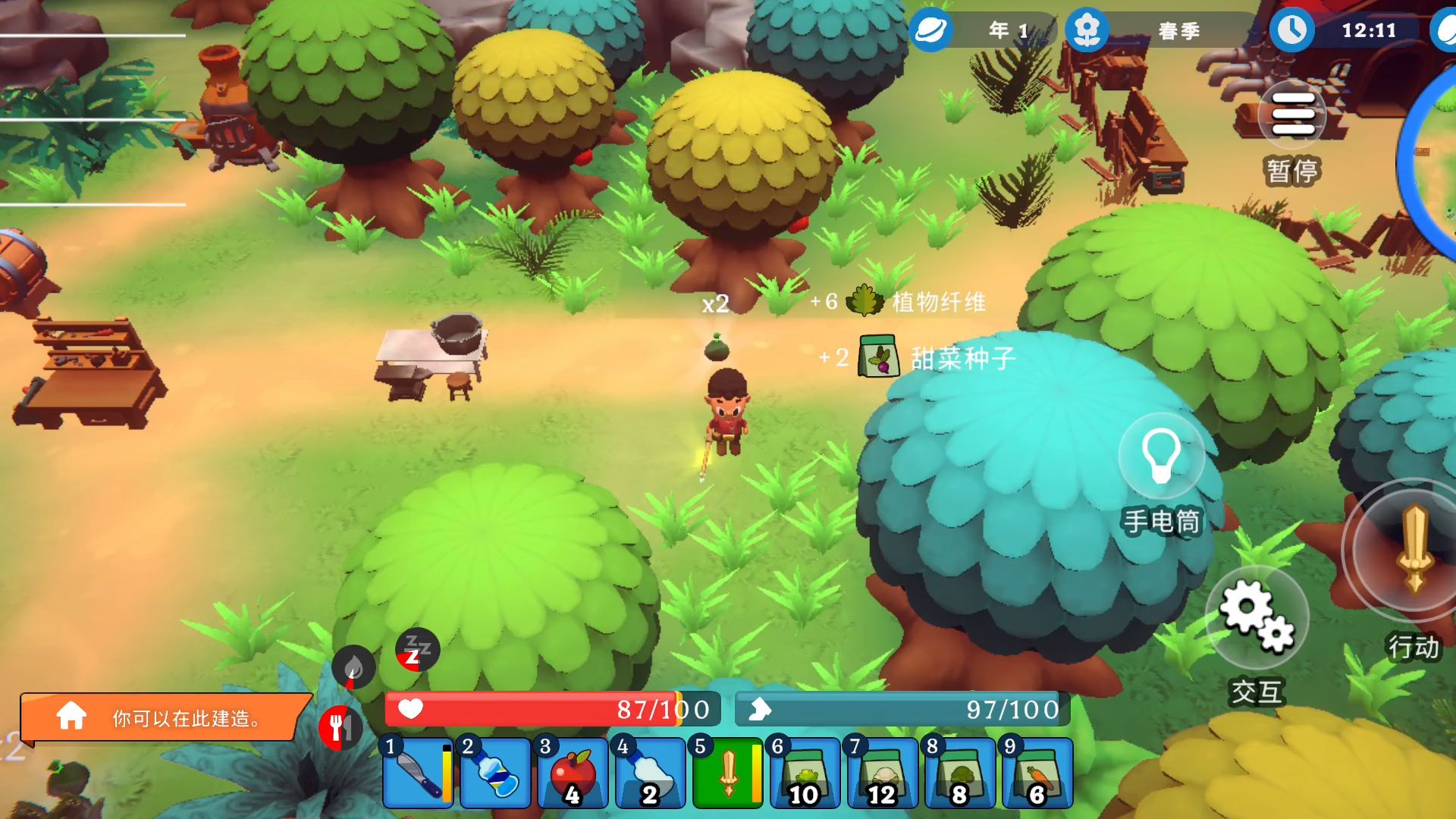Tap the 交互 interact gears button
Screen dimensions: 1456x819
tap(1257, 616)
